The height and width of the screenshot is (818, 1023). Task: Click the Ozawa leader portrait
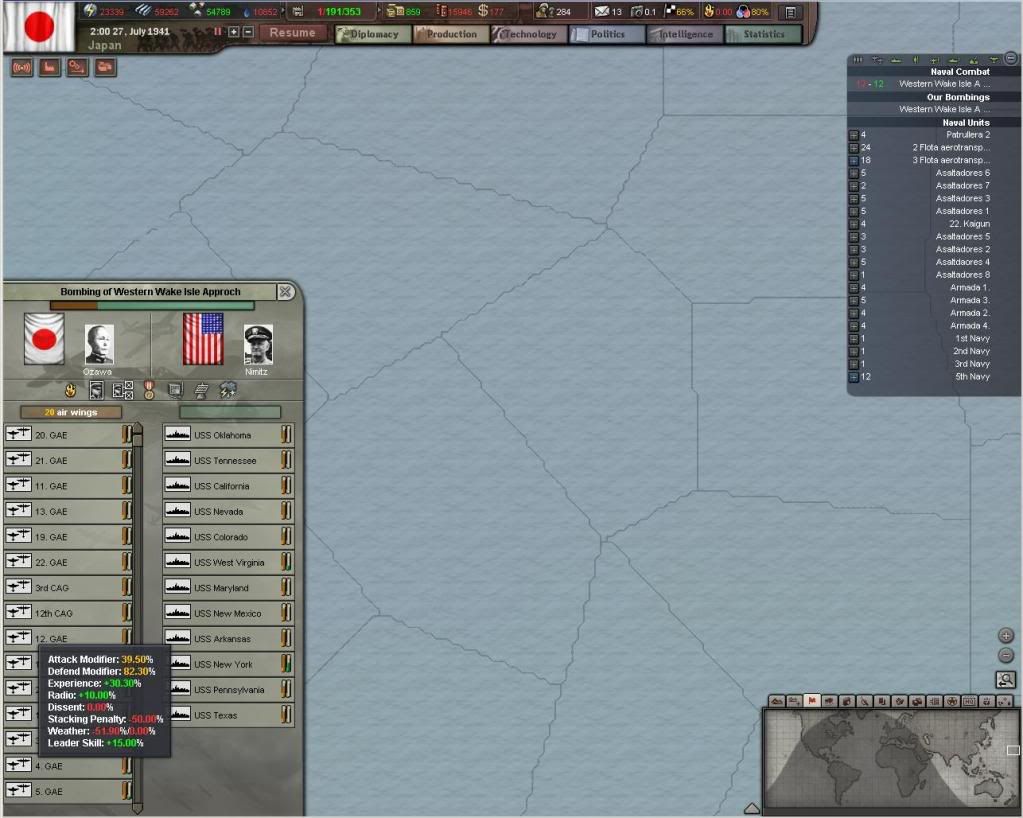pos(98,344)
